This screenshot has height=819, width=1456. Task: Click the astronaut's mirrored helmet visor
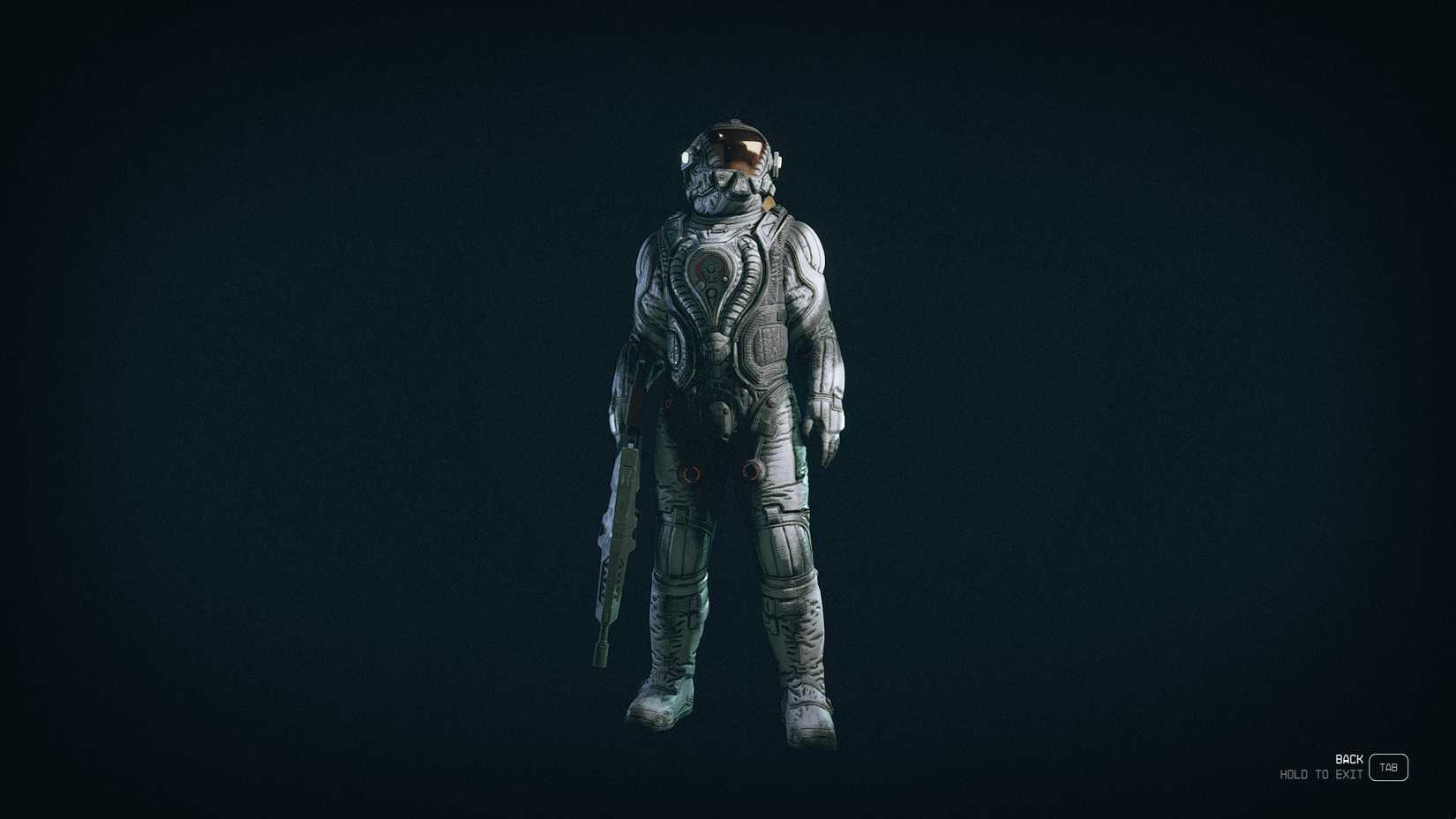744,150
